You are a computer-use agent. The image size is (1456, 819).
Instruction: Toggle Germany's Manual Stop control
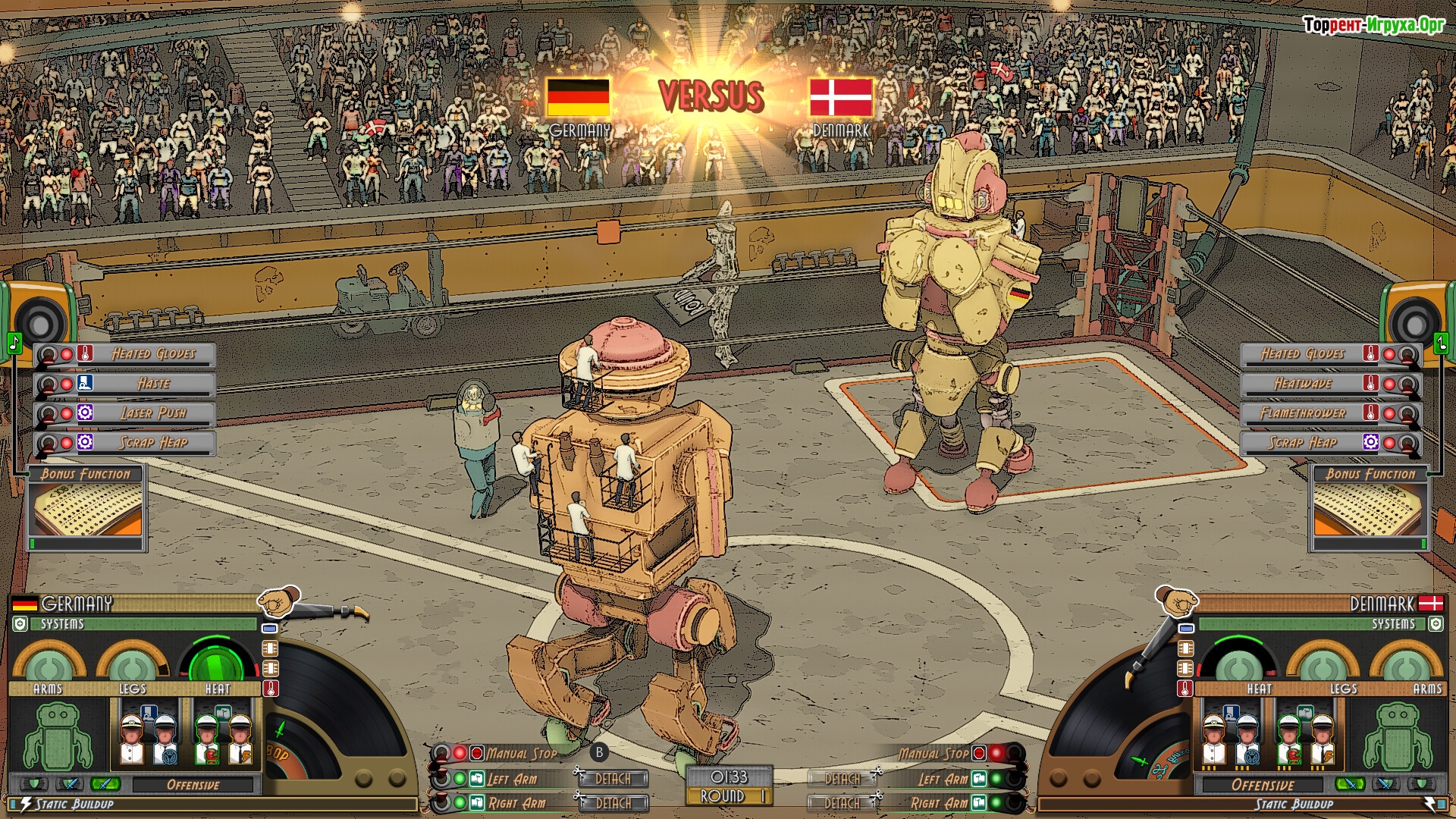522,754
